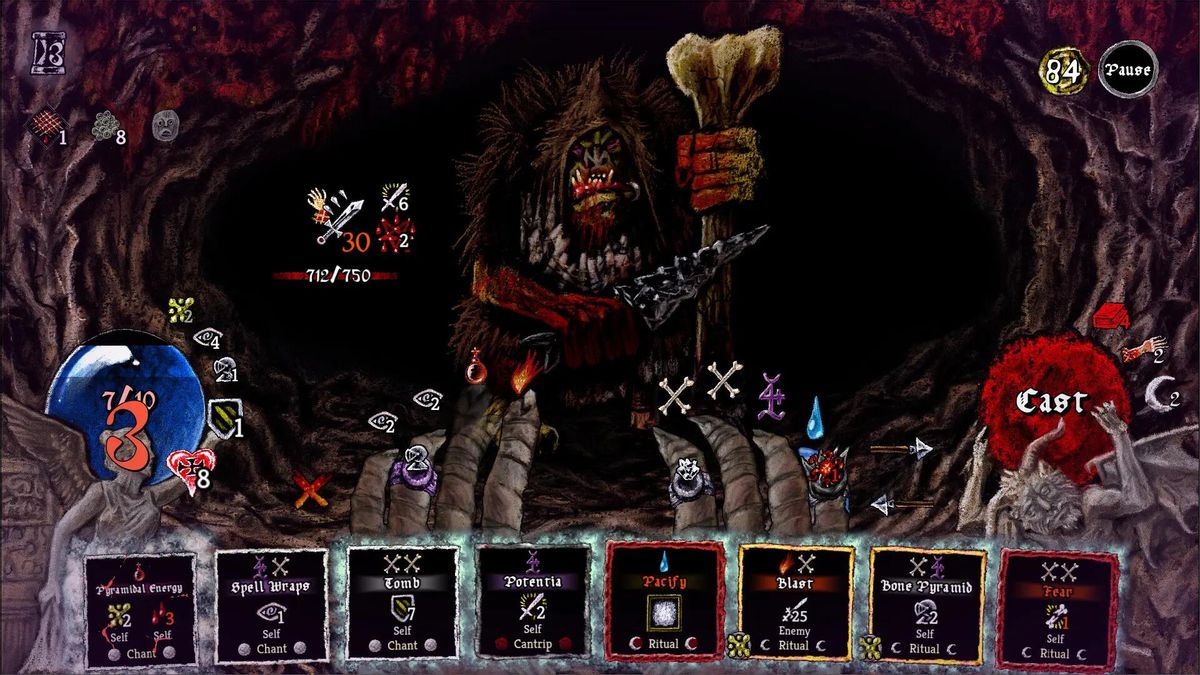Click the right-pointing arrow beside the hand

tap(901, 449)
